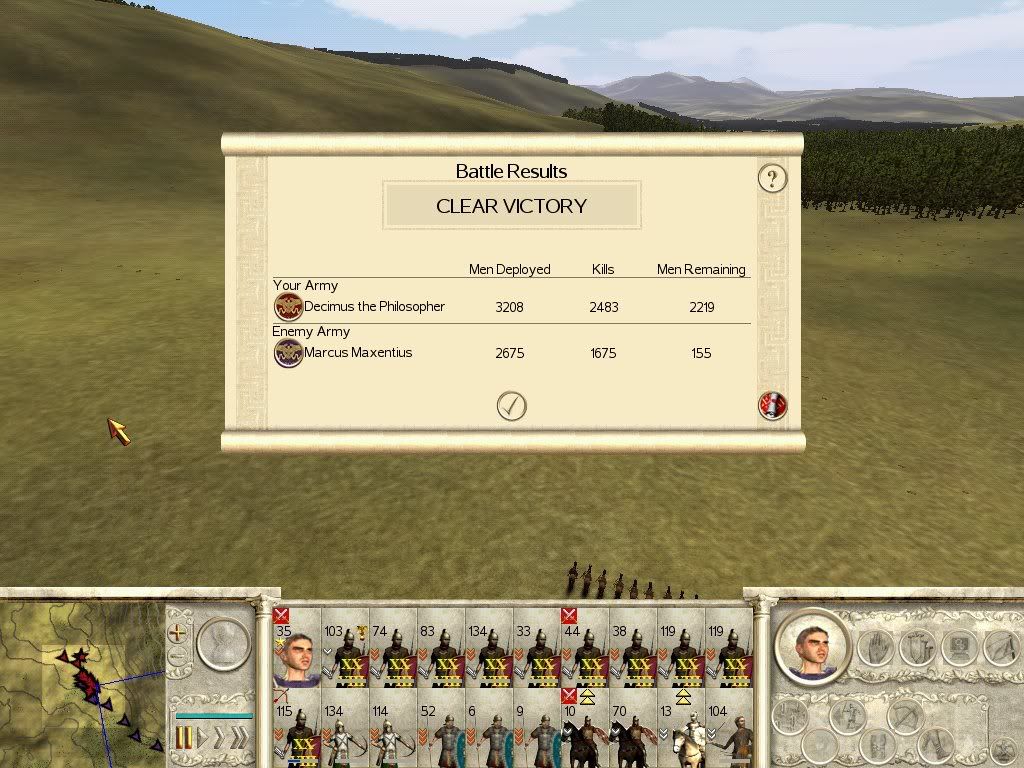
Task: Select the cavalry unit card with 70 men
Action: tap(633, 732)
